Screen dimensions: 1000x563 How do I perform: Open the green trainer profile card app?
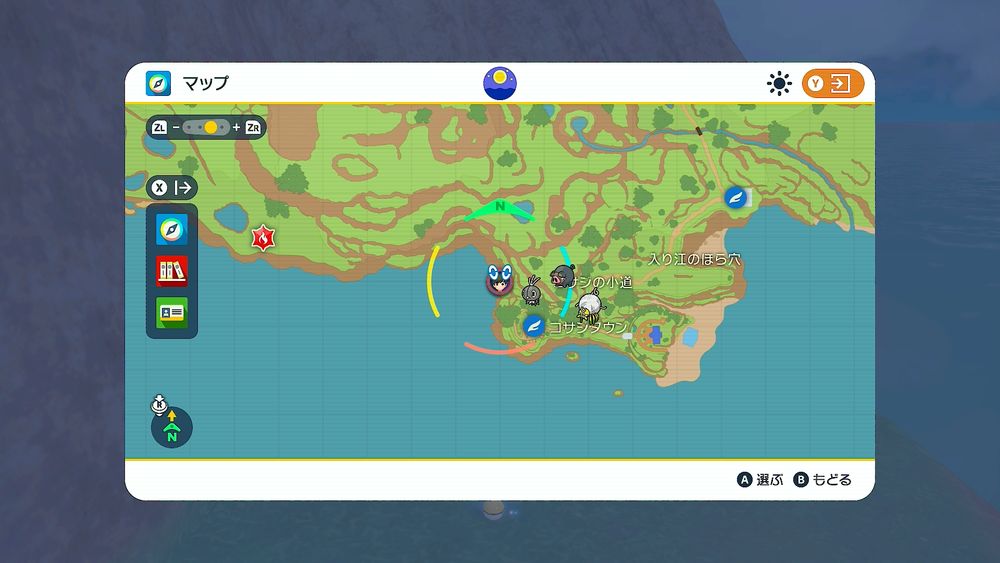click(x=172, y=311)
